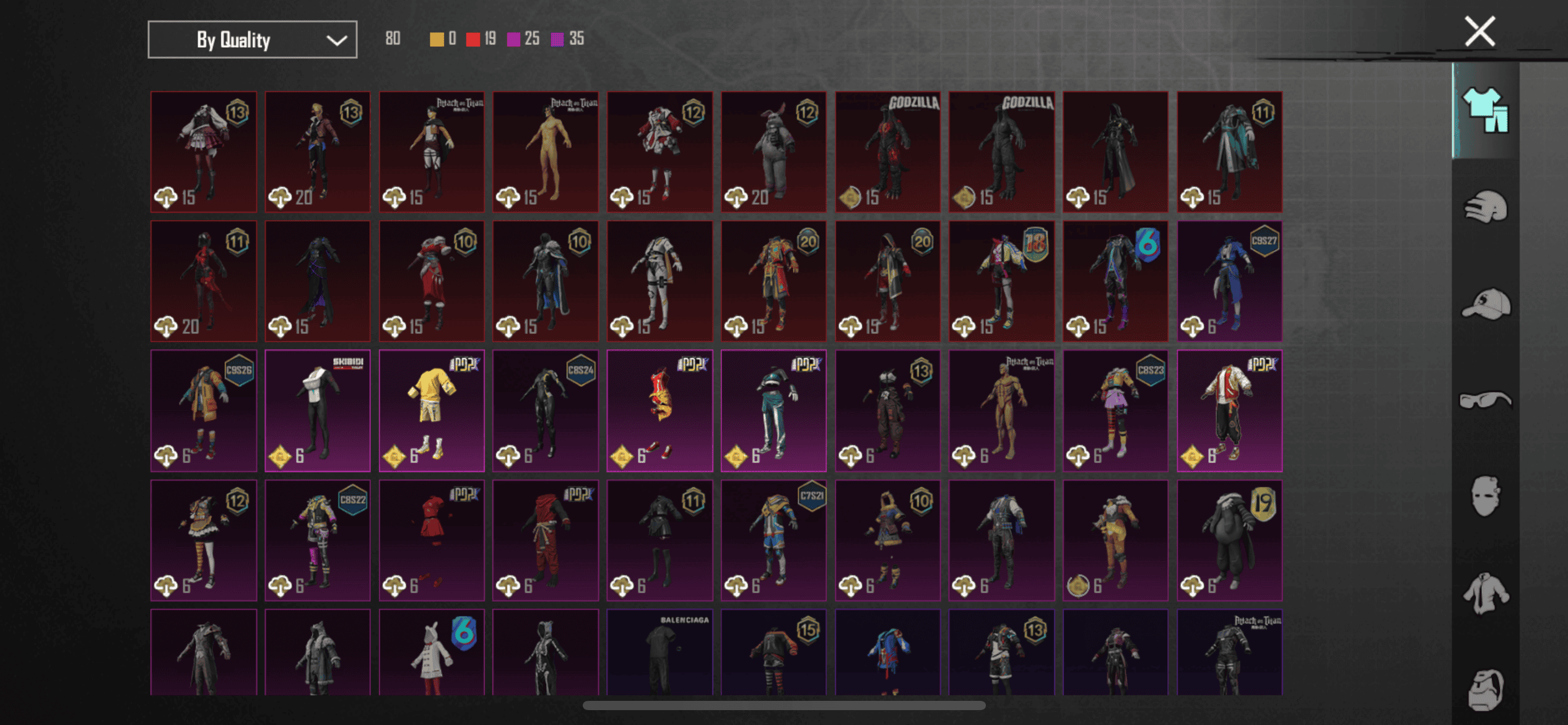Select the baseball cap category tab
This screenshot has height=725, width=1568.
point(1485,304)
